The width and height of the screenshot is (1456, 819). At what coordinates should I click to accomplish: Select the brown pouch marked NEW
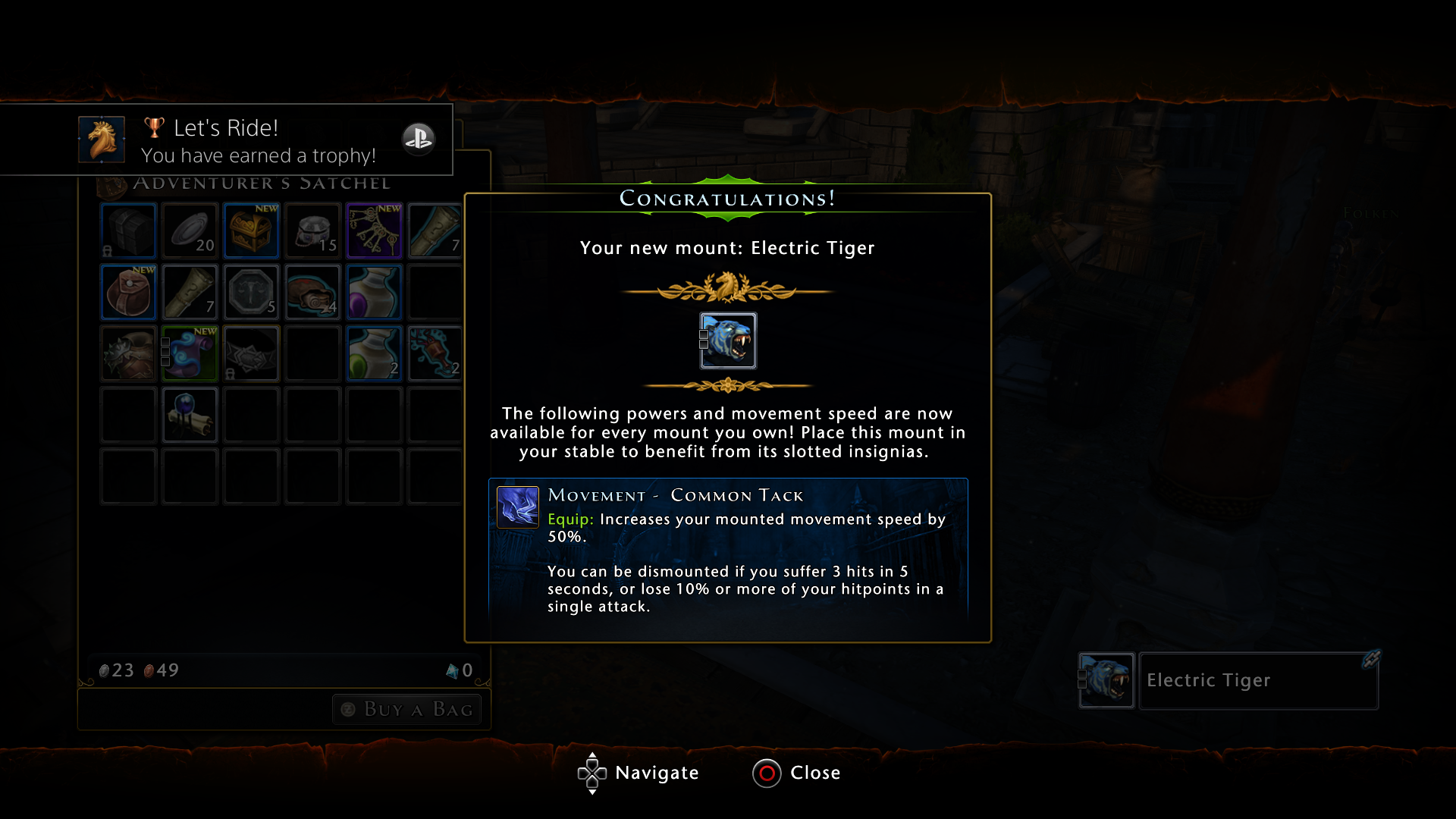[128, 292]
